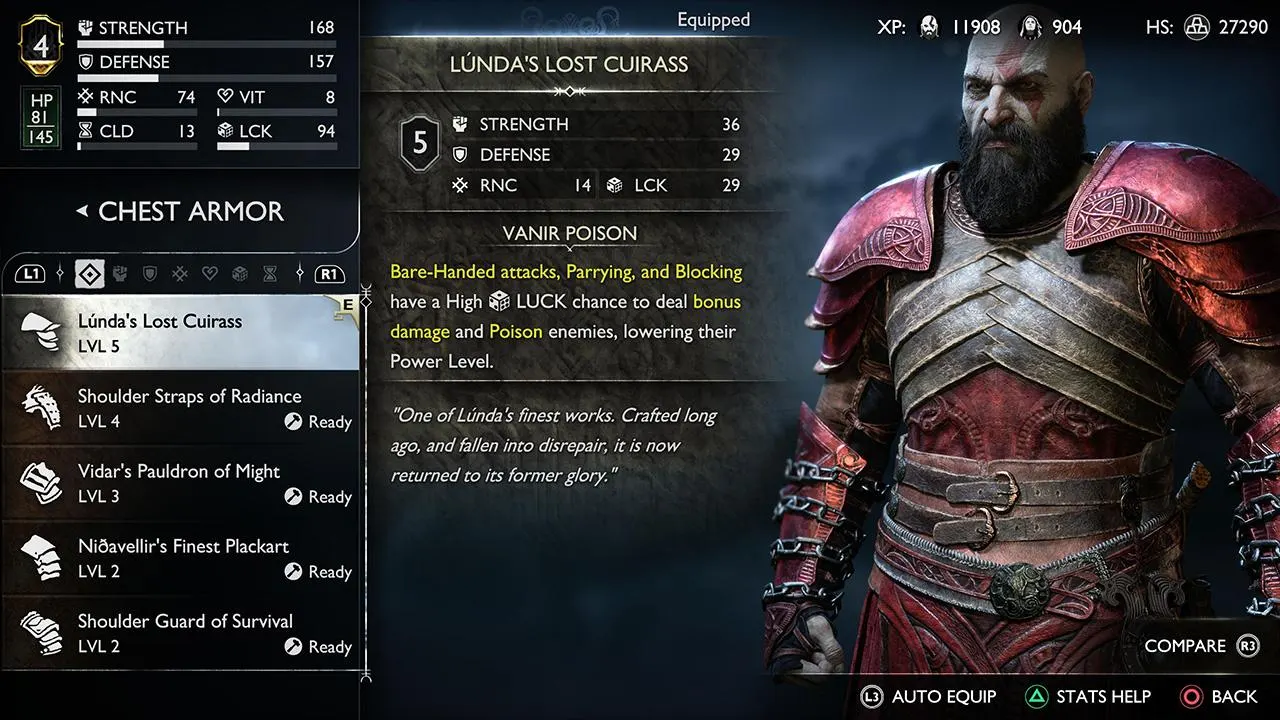Expand Shoulder Straps of Radiance entry
This screenshot has height=720, width=1280.
pyautogui.click(x=180, y=406)
